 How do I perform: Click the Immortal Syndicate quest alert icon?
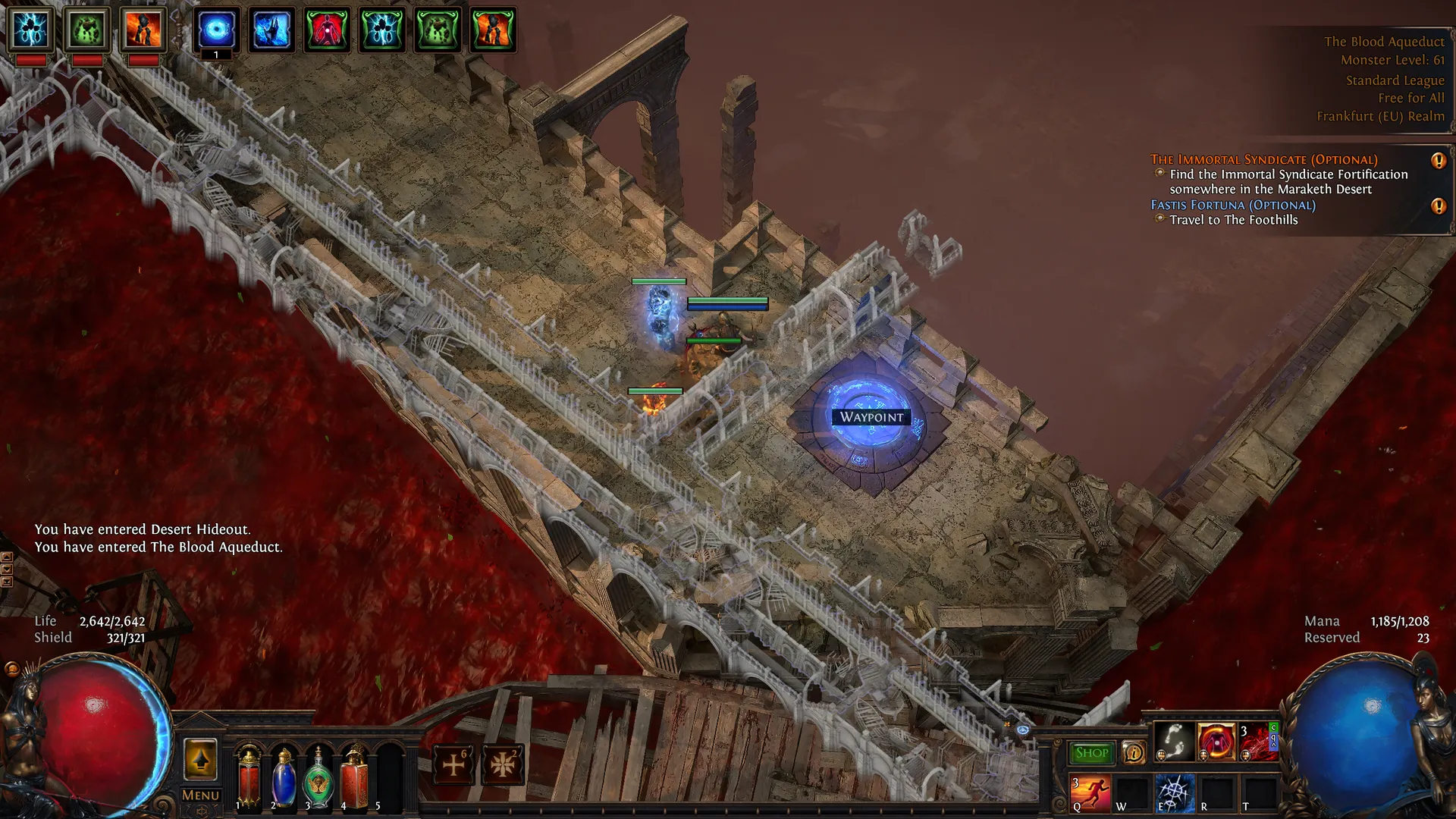(x=1438, y=160)
